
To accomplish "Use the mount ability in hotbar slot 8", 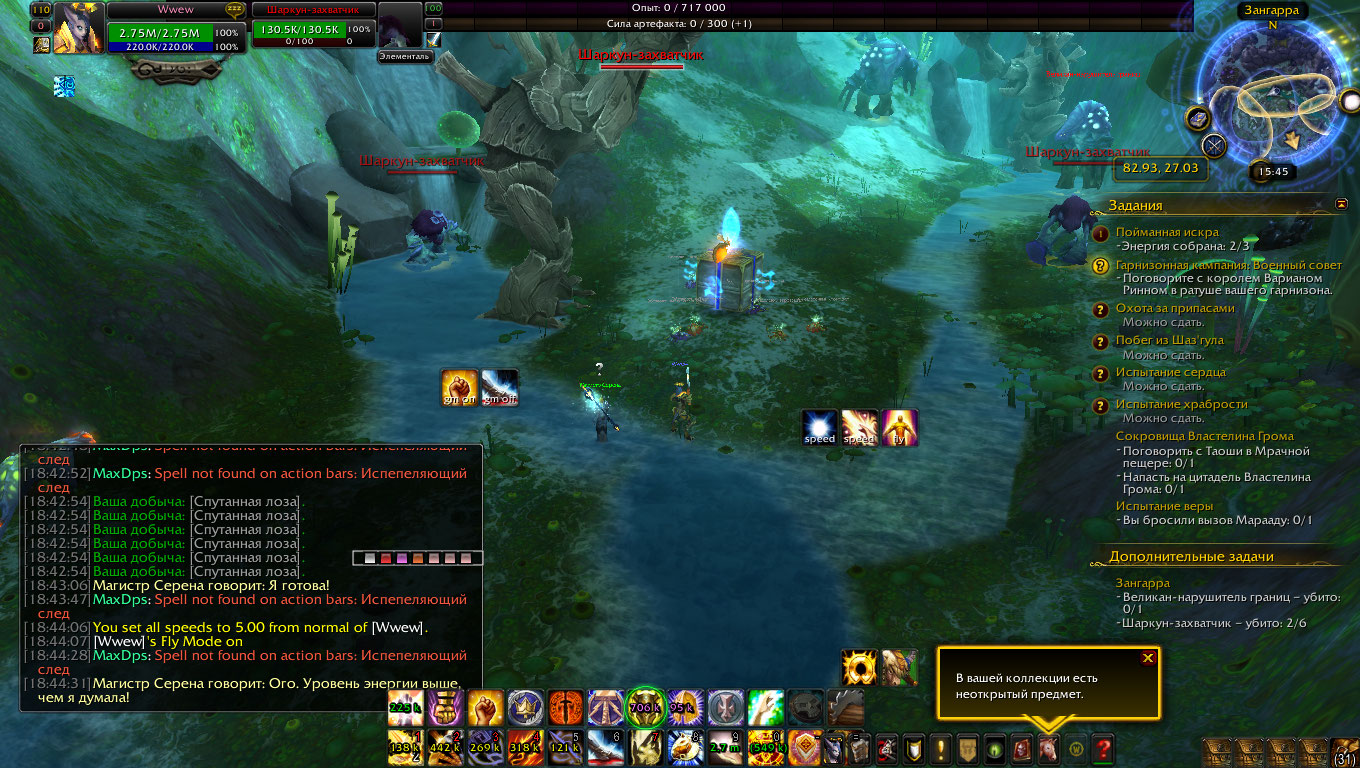I will 685,747.
